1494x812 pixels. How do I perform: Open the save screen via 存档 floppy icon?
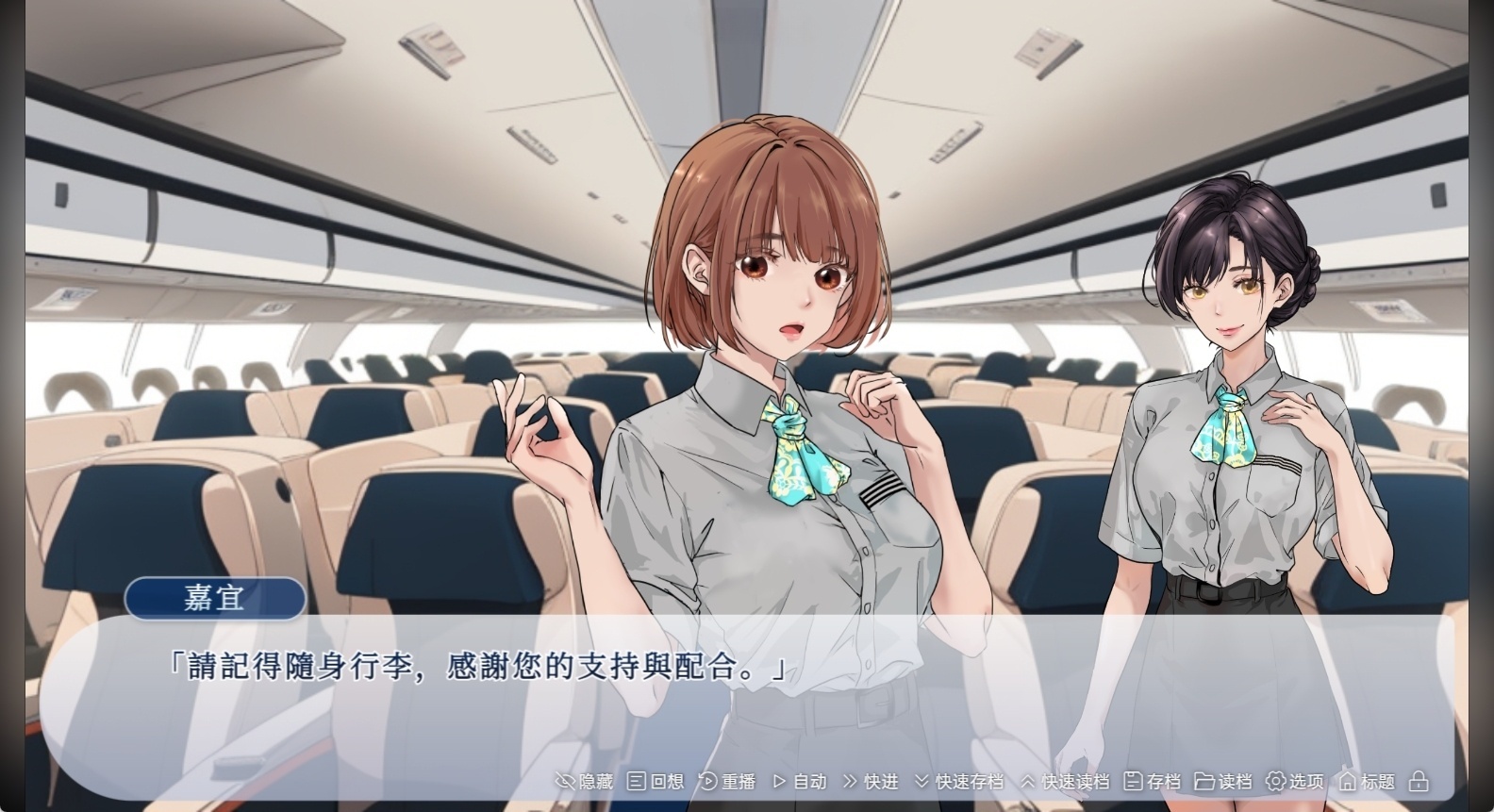pos(1132,782)
